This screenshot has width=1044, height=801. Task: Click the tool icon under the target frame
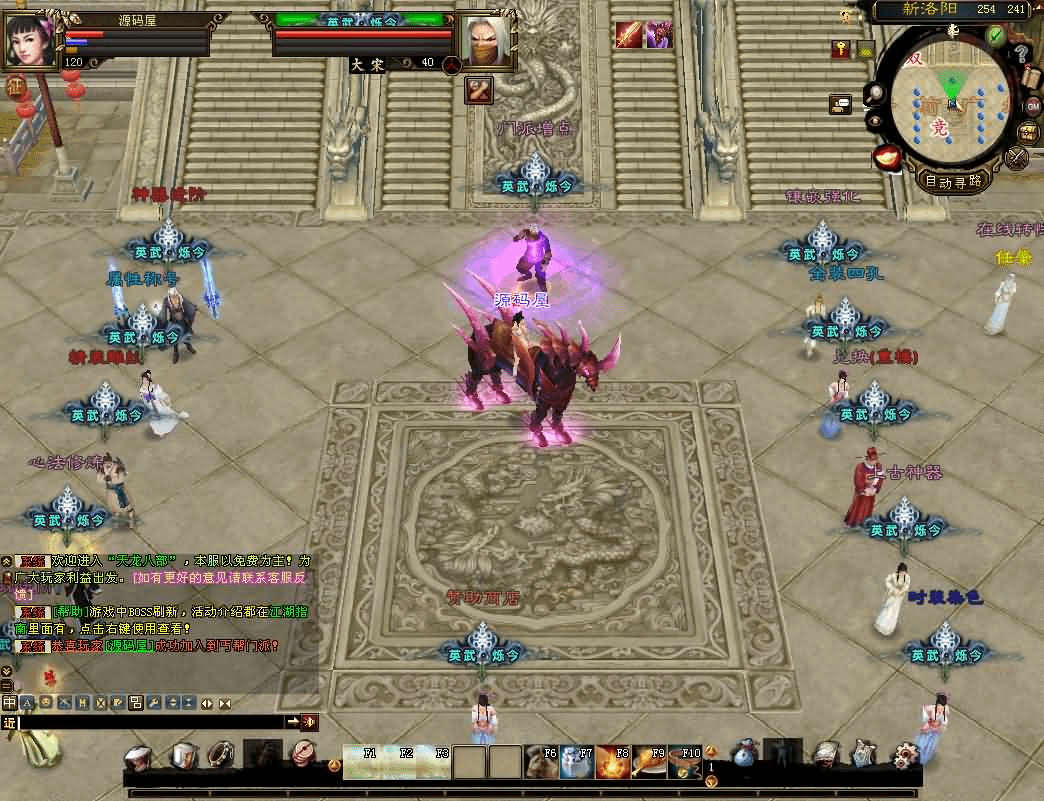(x=479, y=90)
